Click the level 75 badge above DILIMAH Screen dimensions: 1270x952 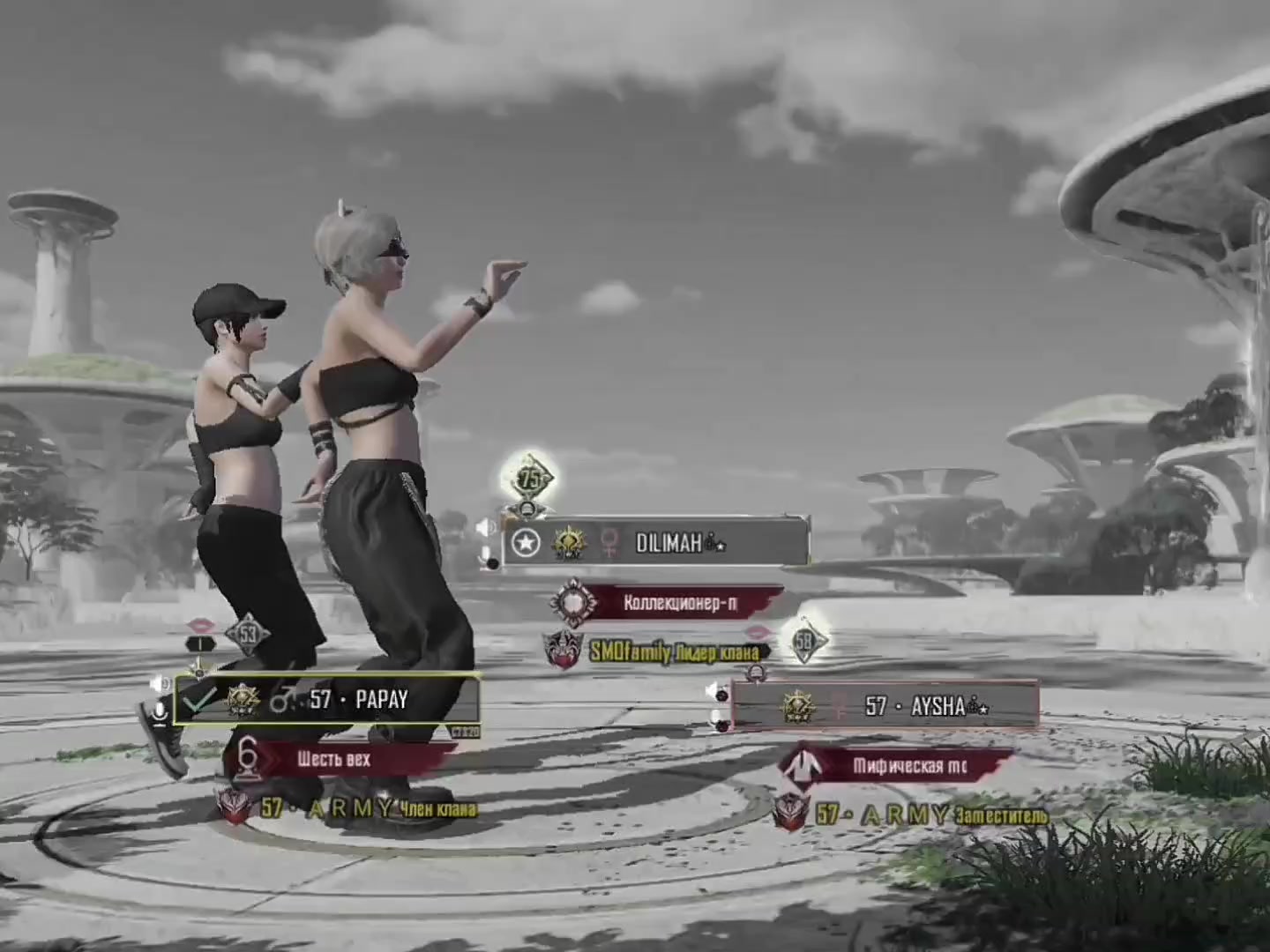[x=529, y=480]
